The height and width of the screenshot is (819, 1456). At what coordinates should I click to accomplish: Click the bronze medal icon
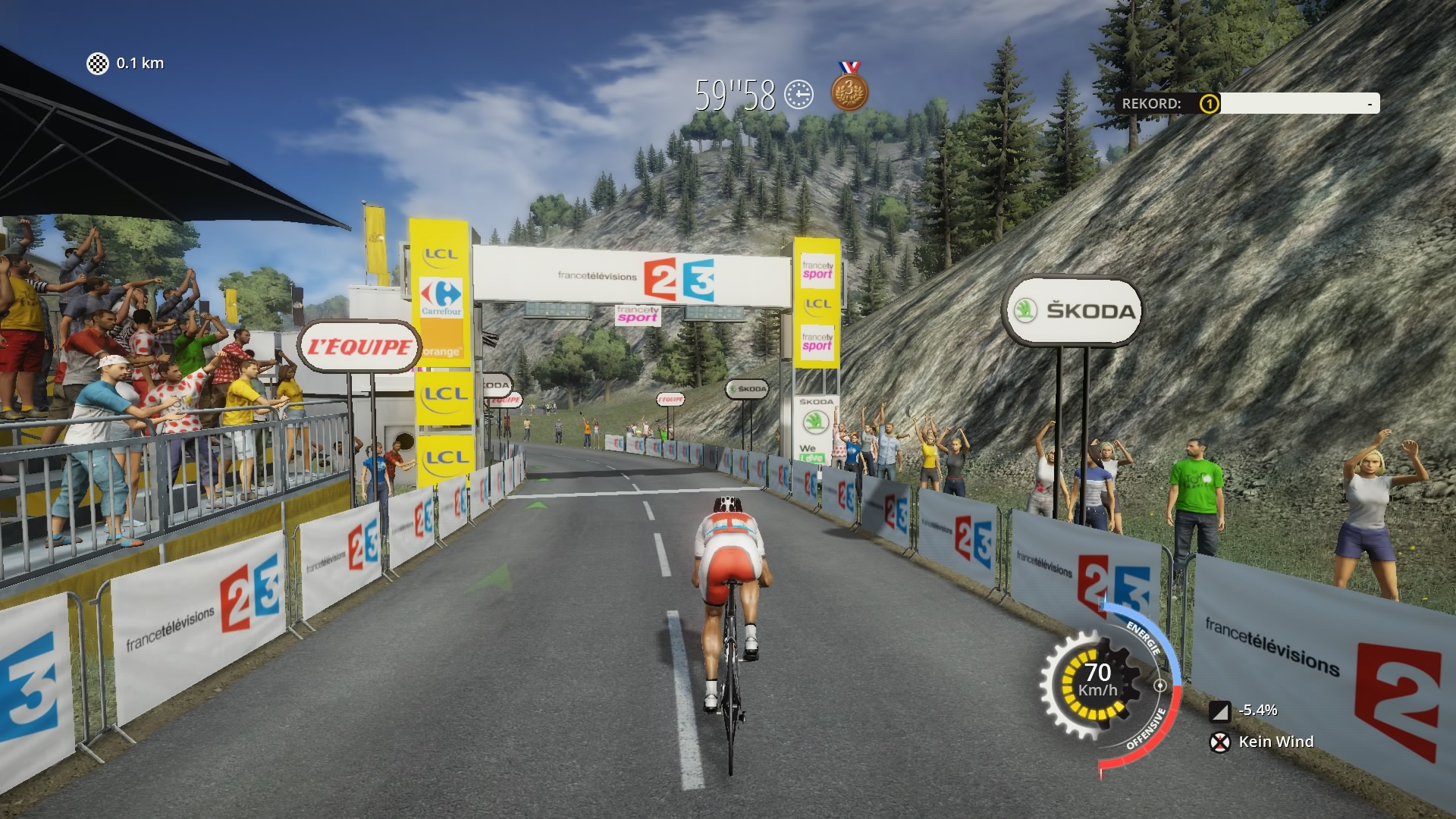tap(849, 91)
